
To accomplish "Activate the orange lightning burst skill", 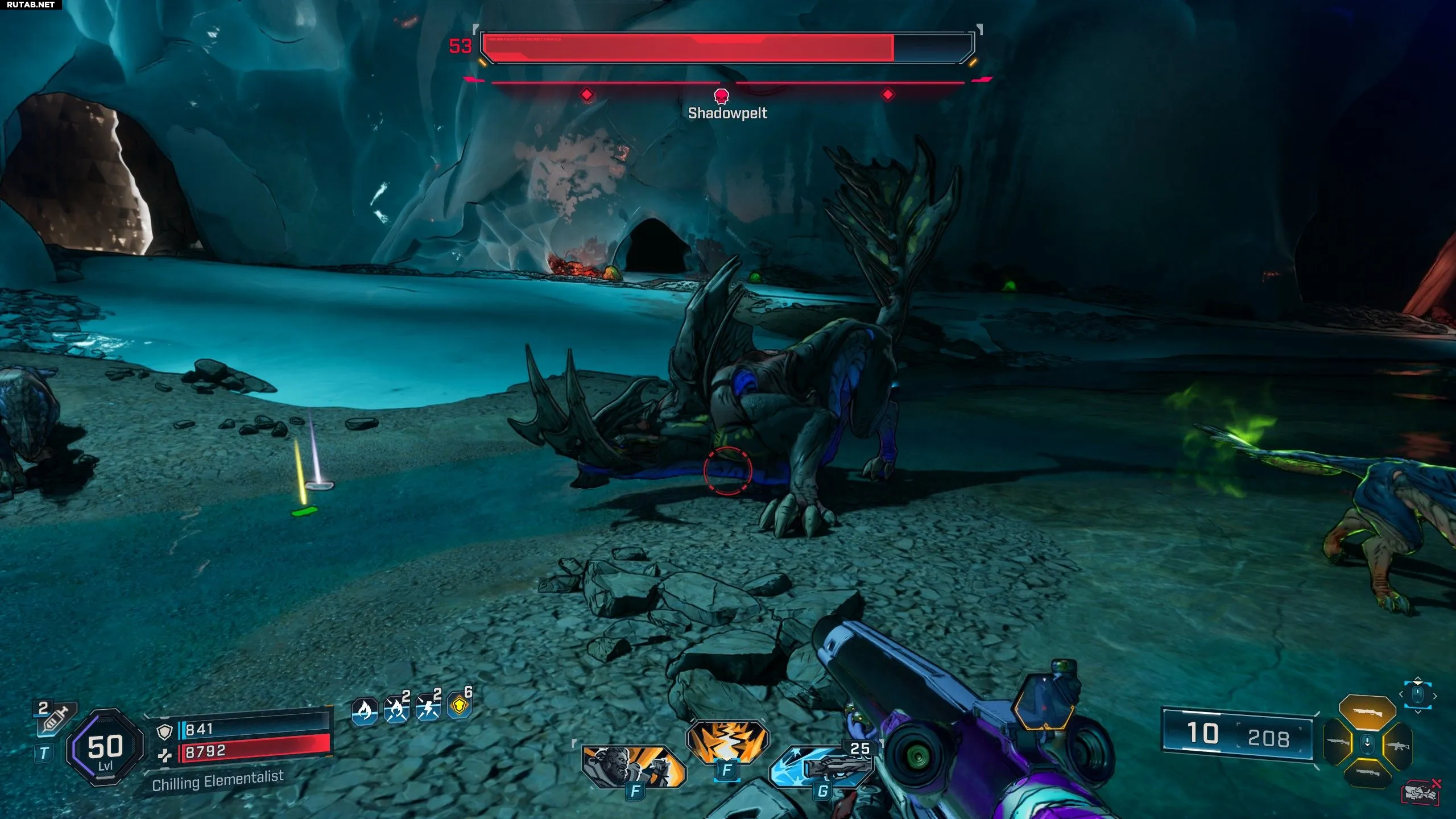I will (727, 742).
